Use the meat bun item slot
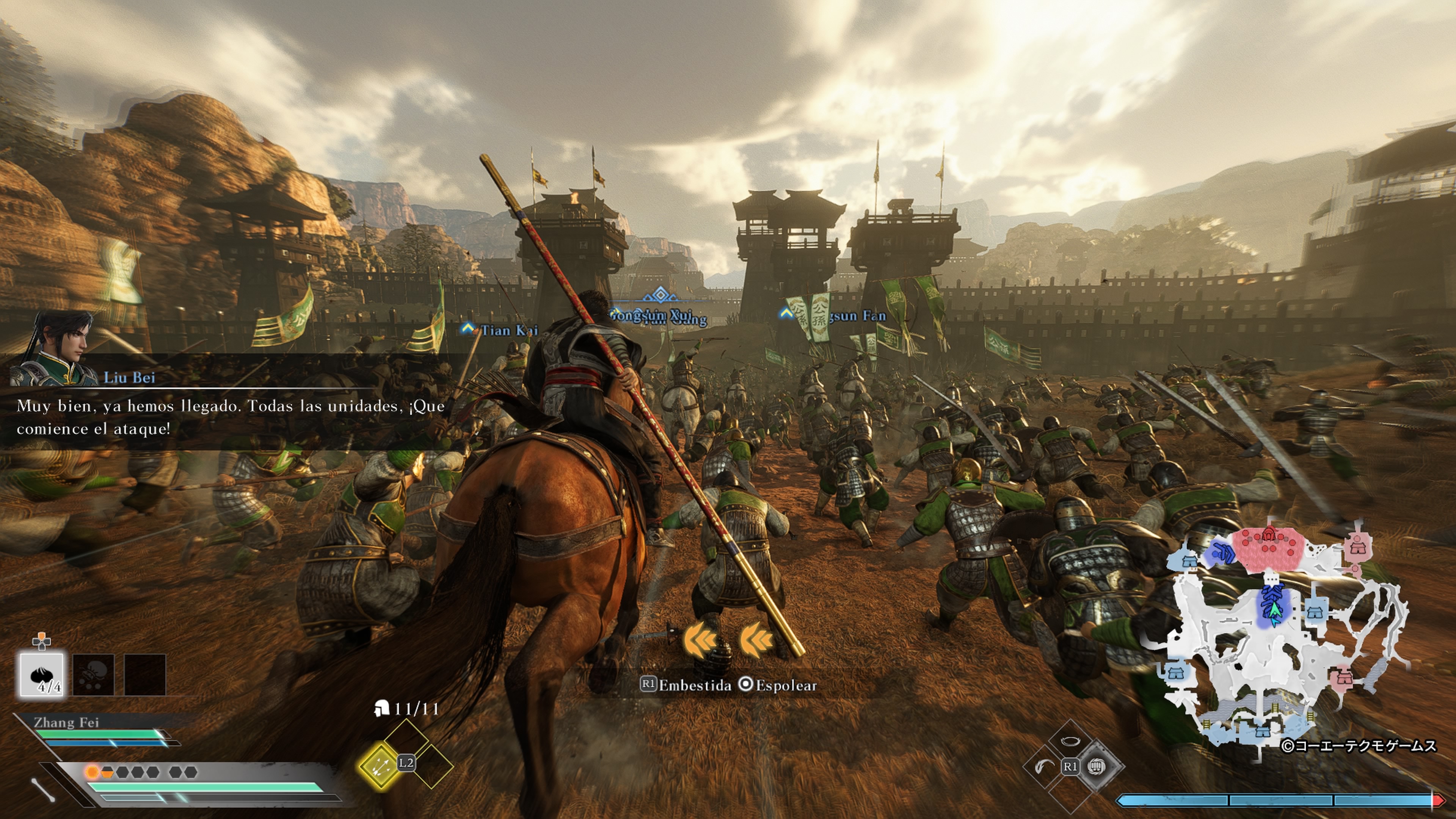Screen dimensions: 1456x819 [42, 674]
